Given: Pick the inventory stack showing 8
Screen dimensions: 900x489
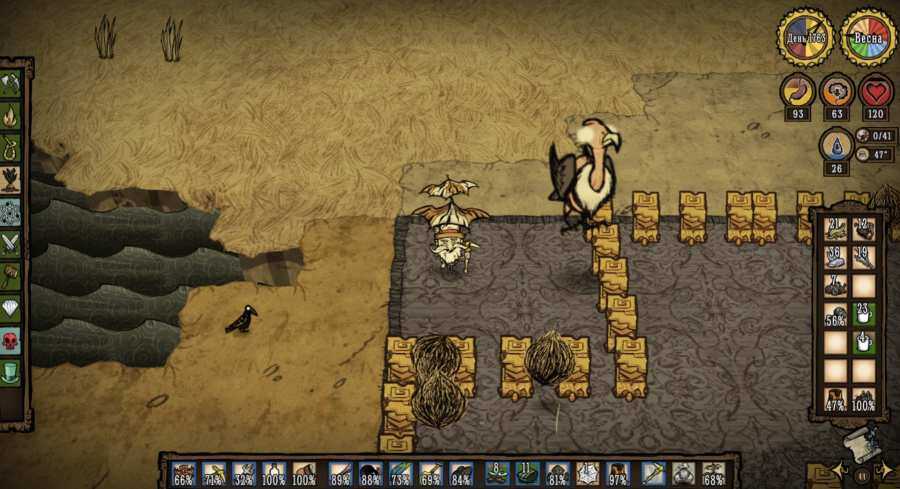Looking at the screenshot, I should [x=497, y=473].
